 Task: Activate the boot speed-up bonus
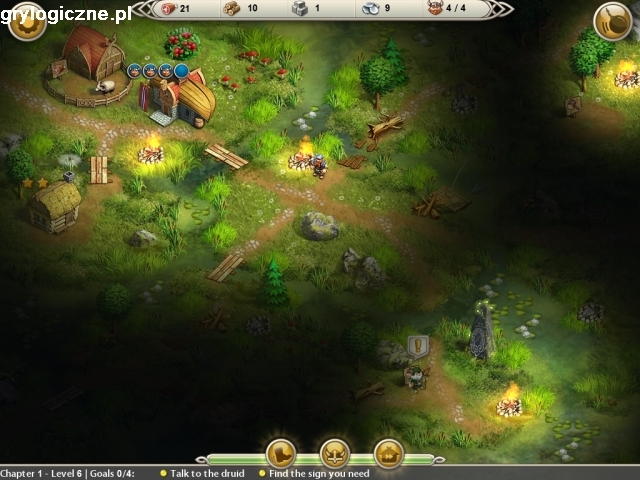pos(281,453)
